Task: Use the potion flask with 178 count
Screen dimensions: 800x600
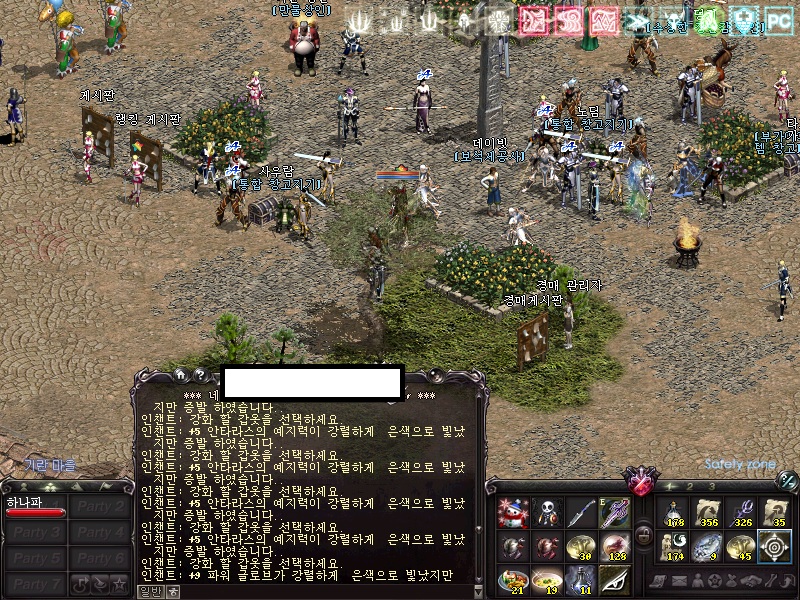Action: click(x=674, y=514)
